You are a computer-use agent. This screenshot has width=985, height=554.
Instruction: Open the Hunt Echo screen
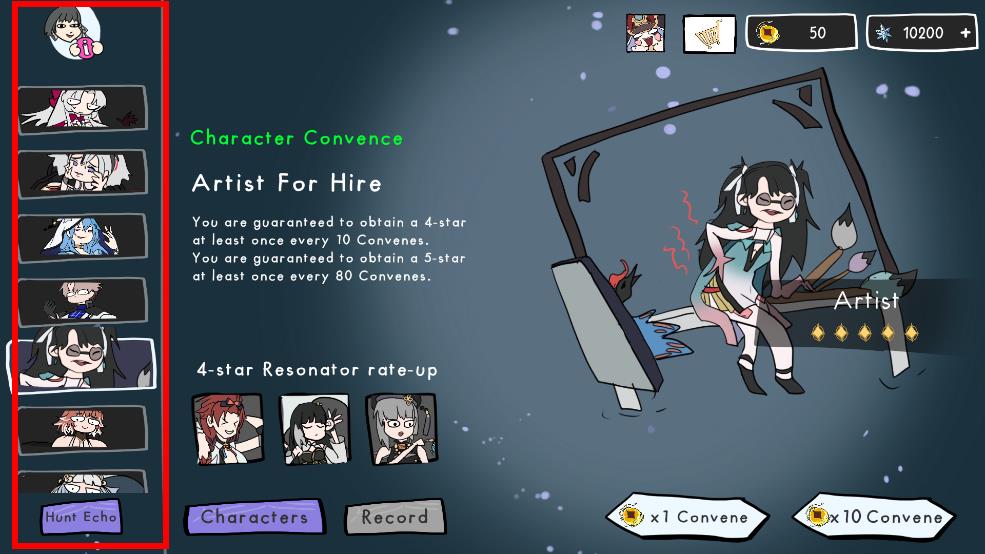pos(81,517)
